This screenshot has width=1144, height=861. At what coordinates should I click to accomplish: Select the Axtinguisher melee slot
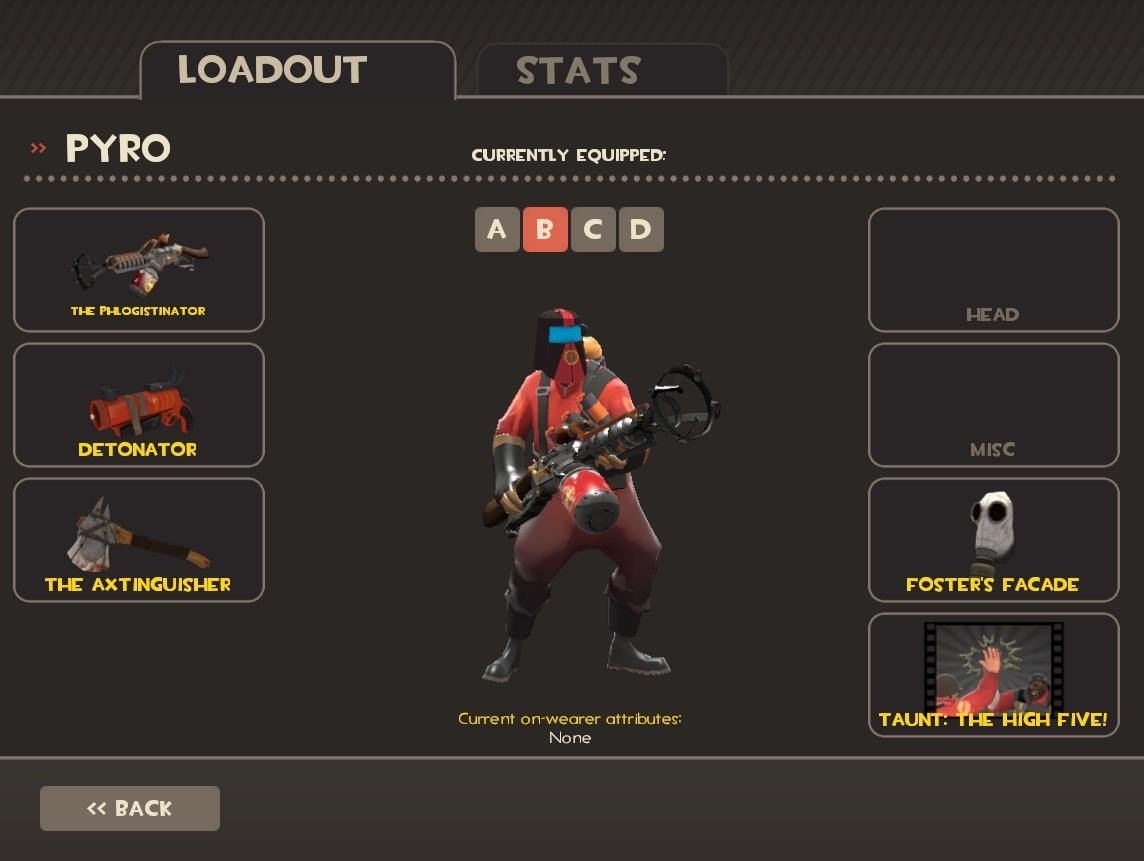click(139, 540)
